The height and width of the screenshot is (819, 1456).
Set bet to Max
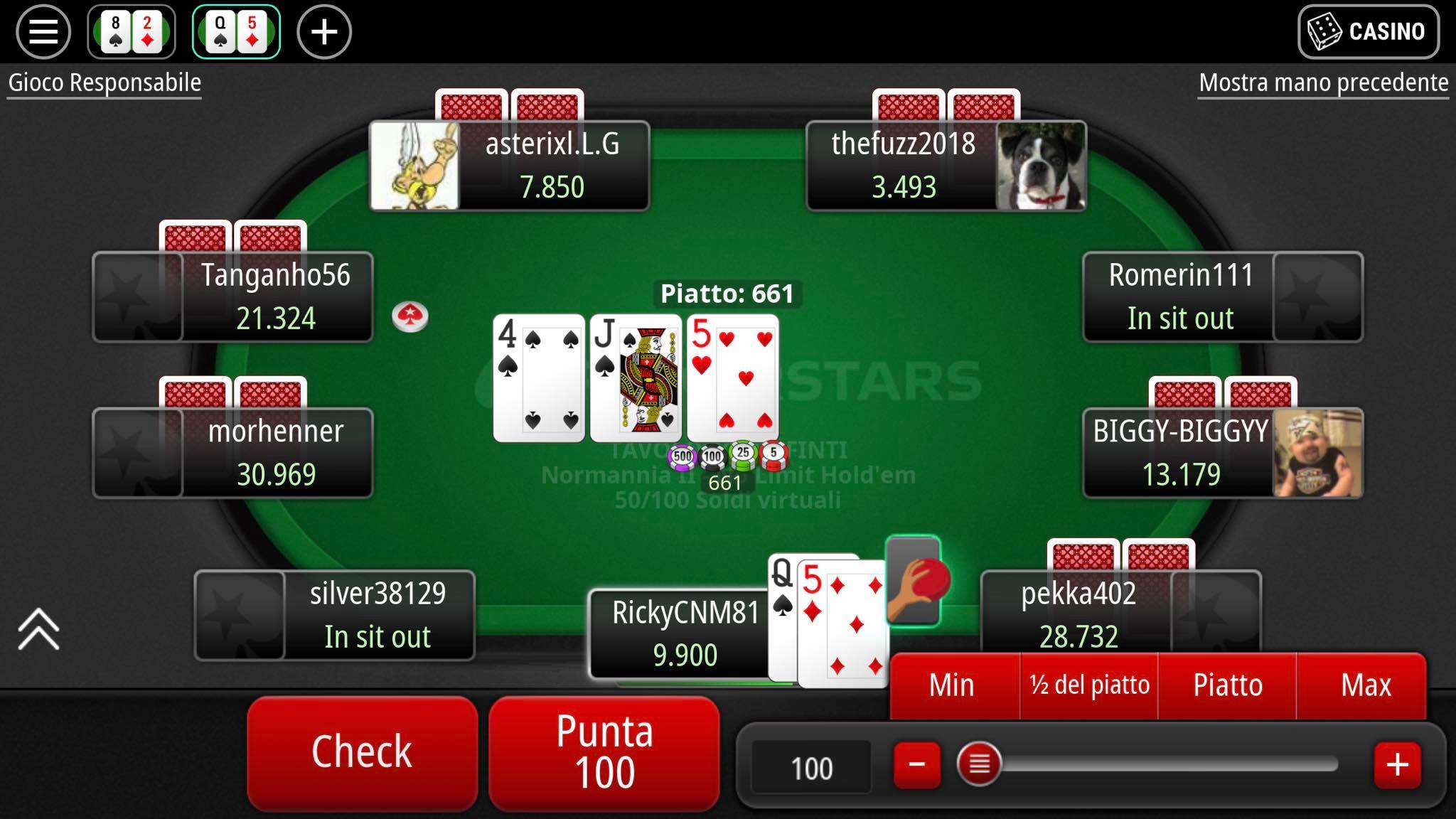point(1365,685)
